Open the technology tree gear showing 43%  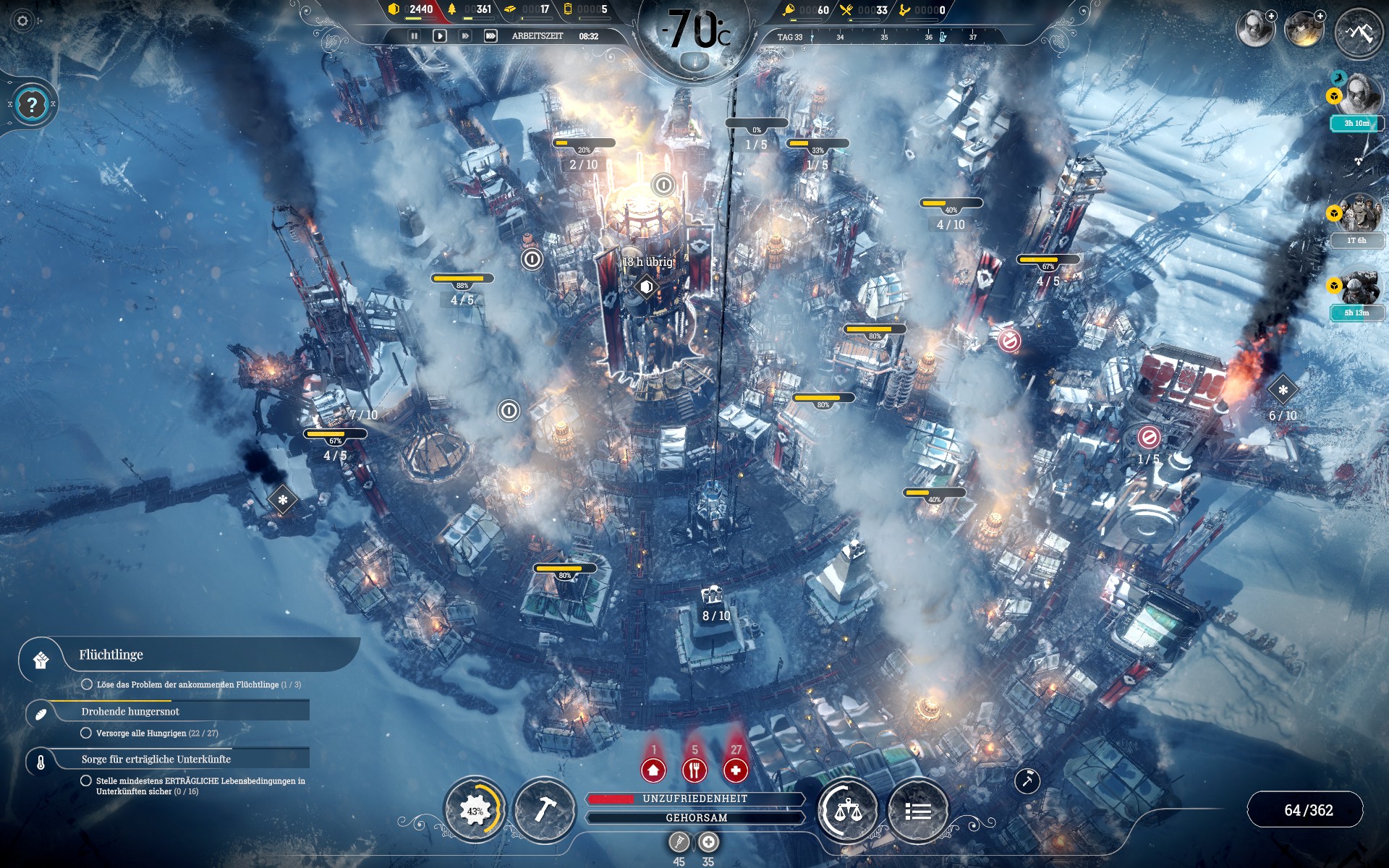pyautogui.click(x=475, y=811)
